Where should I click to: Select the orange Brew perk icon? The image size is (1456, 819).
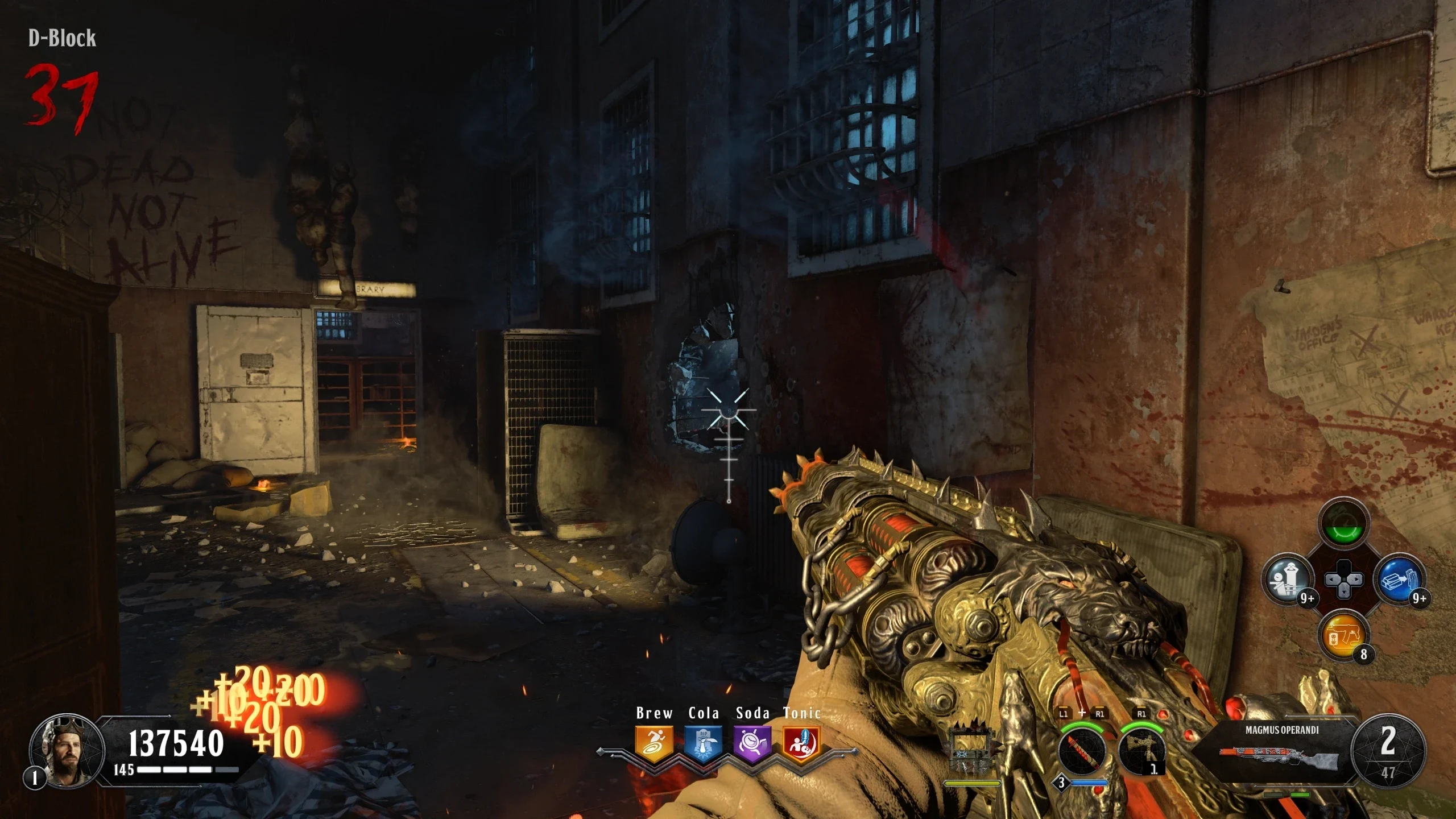click(653, 744)
